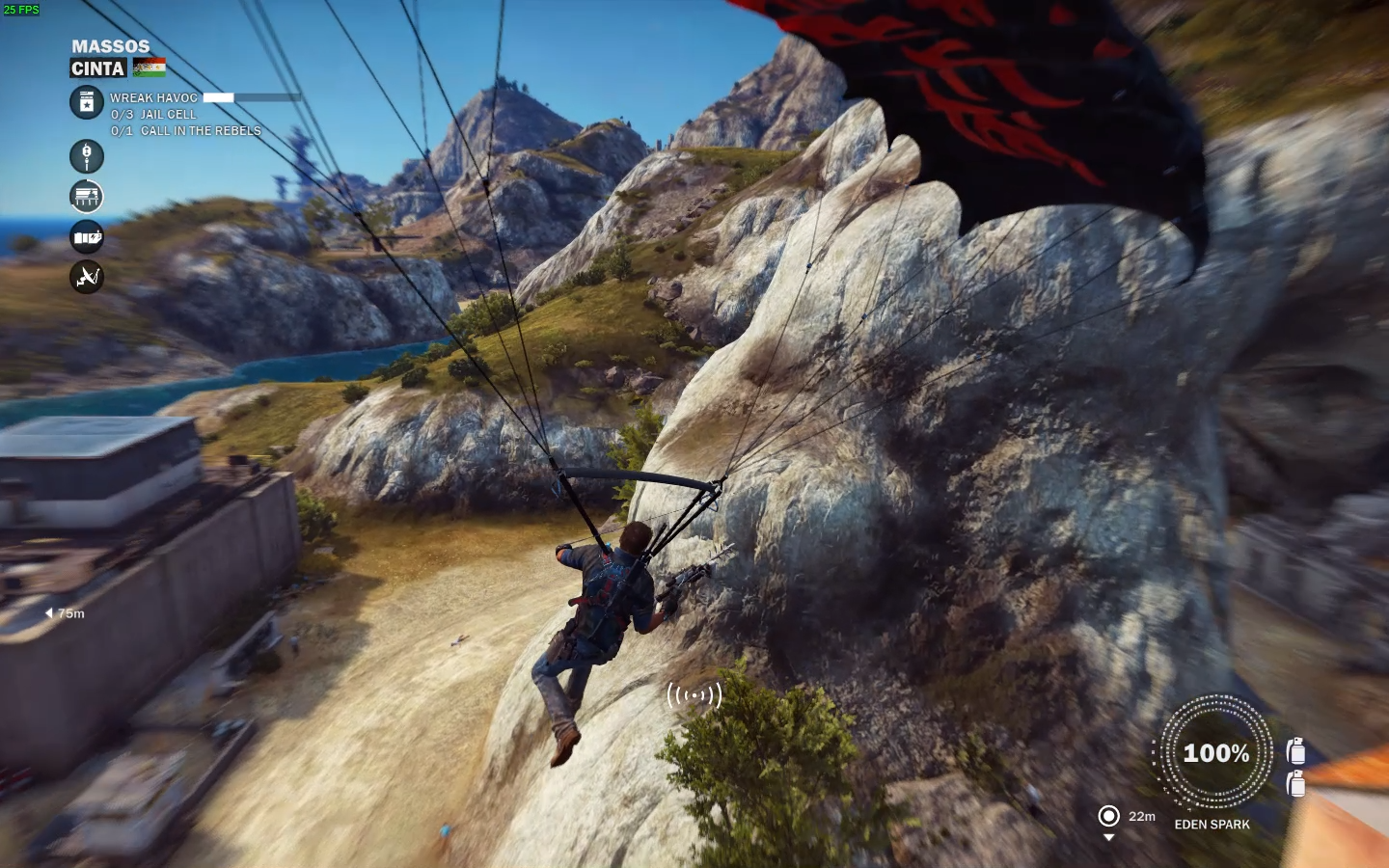Image resolution: width=1389 pixels, height=868 pixels.
Task: Select the satellite dish objective icon
Action: 87,278
